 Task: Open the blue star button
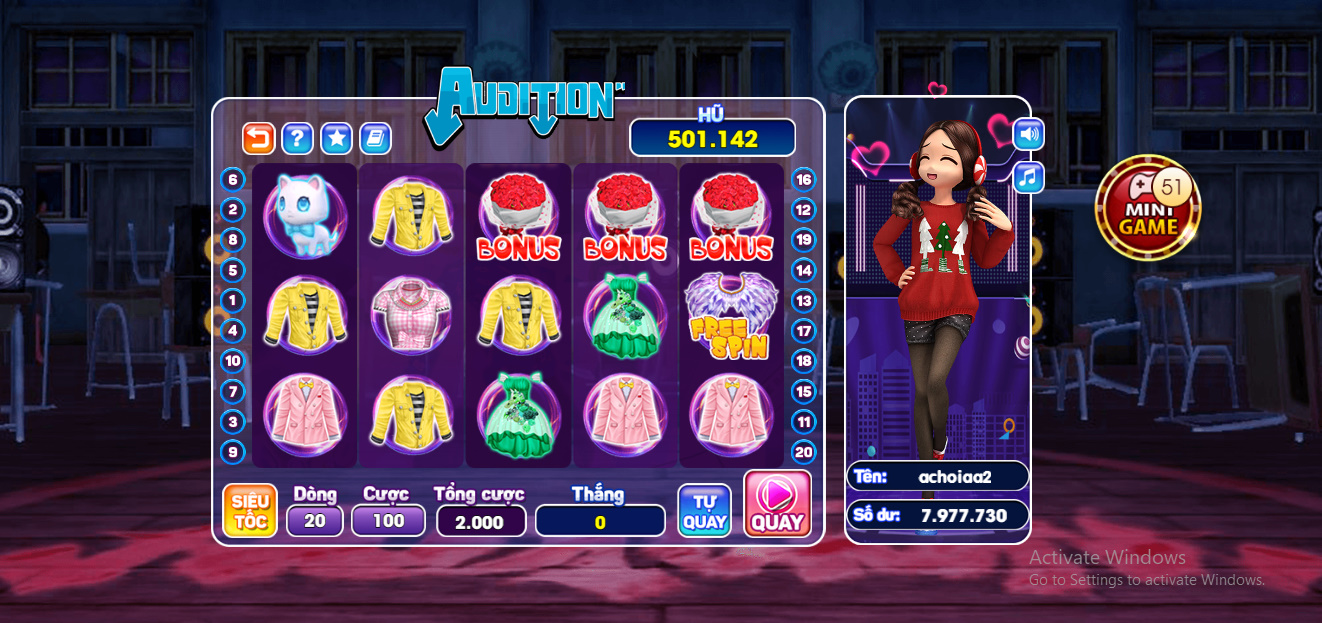pos(336,138)
